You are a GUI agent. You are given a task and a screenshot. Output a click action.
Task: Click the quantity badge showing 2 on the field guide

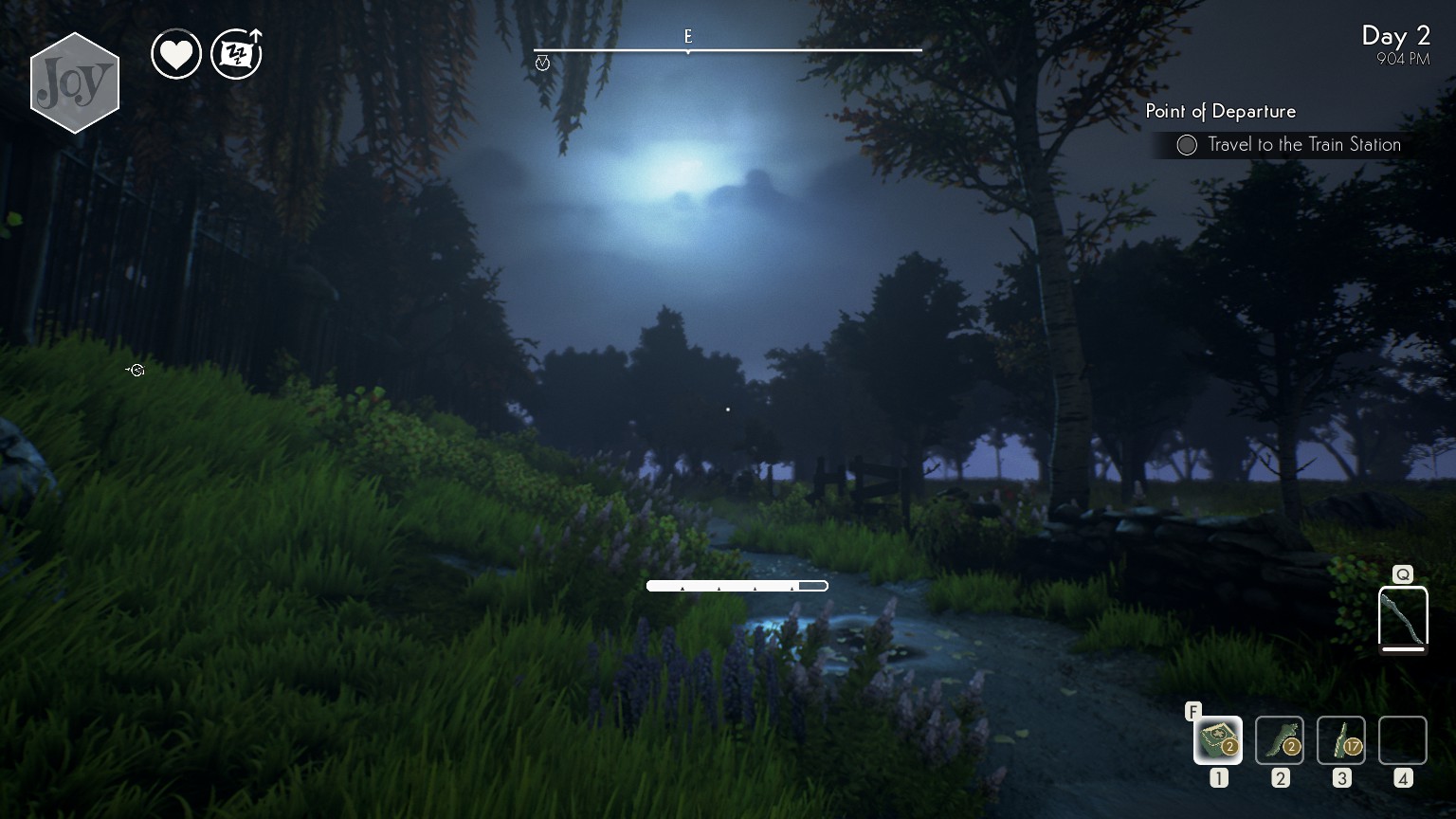1229,746
